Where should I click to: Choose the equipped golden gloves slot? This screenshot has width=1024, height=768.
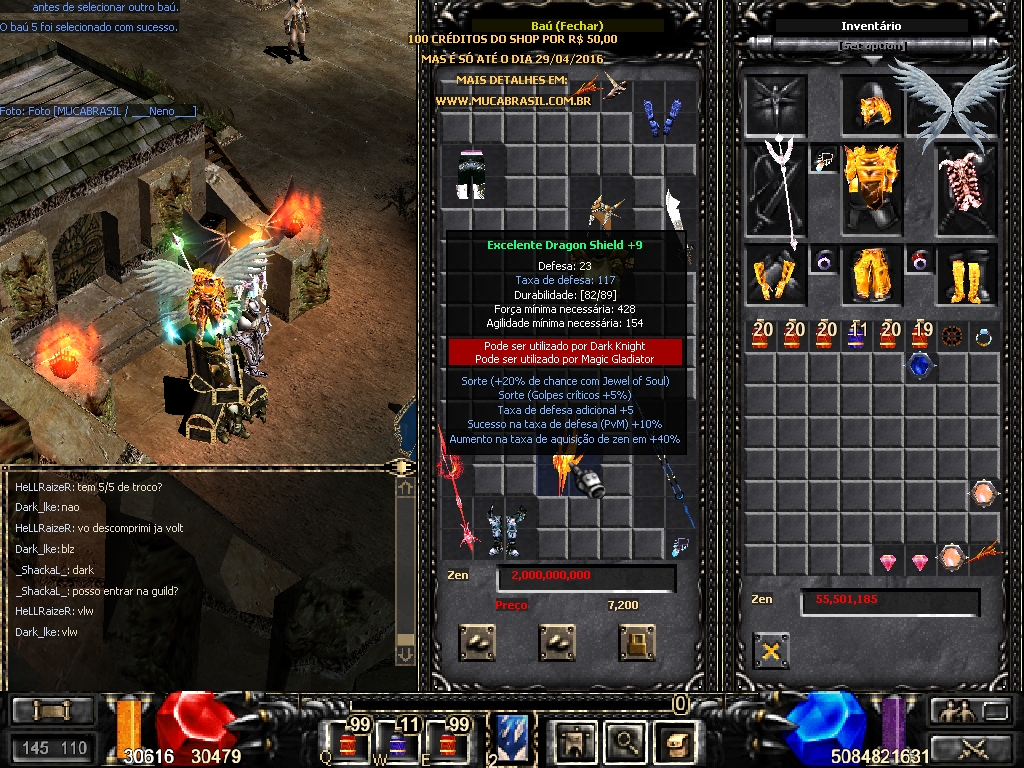[x=773, y=275]
